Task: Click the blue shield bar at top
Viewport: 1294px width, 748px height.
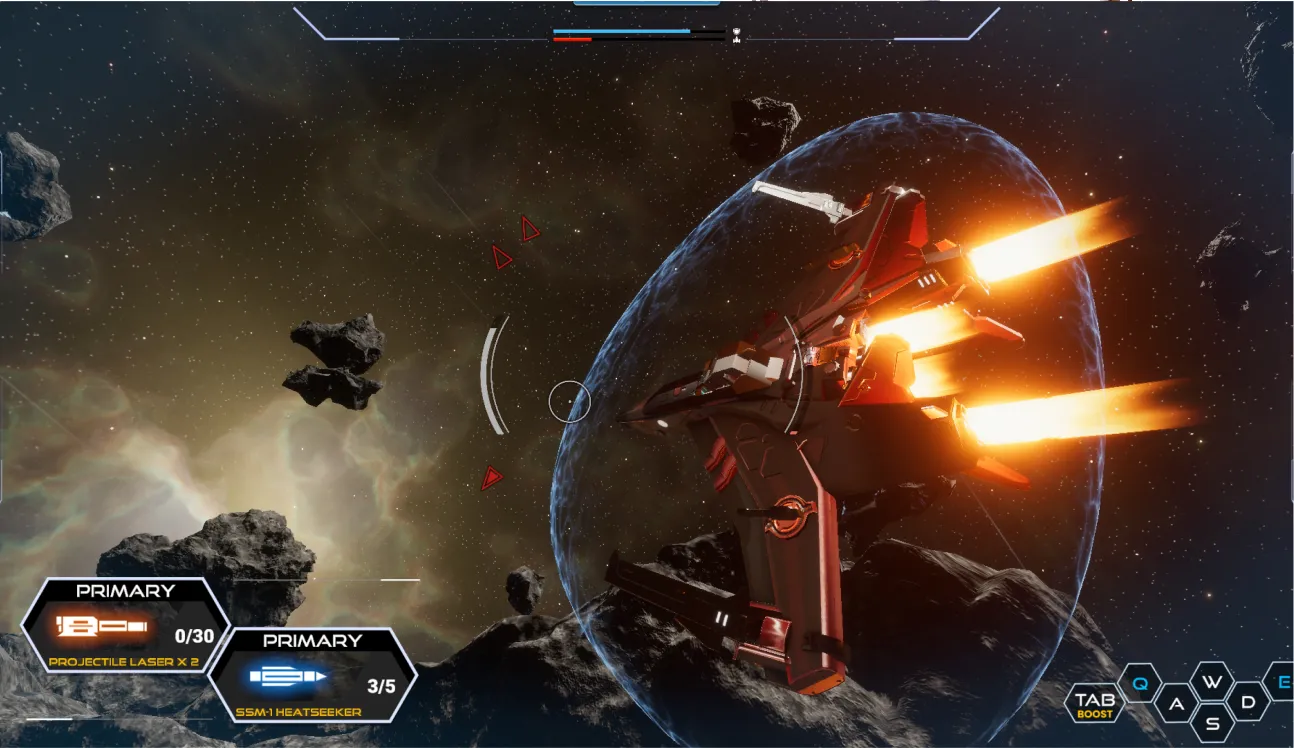Action: point(620,31)
